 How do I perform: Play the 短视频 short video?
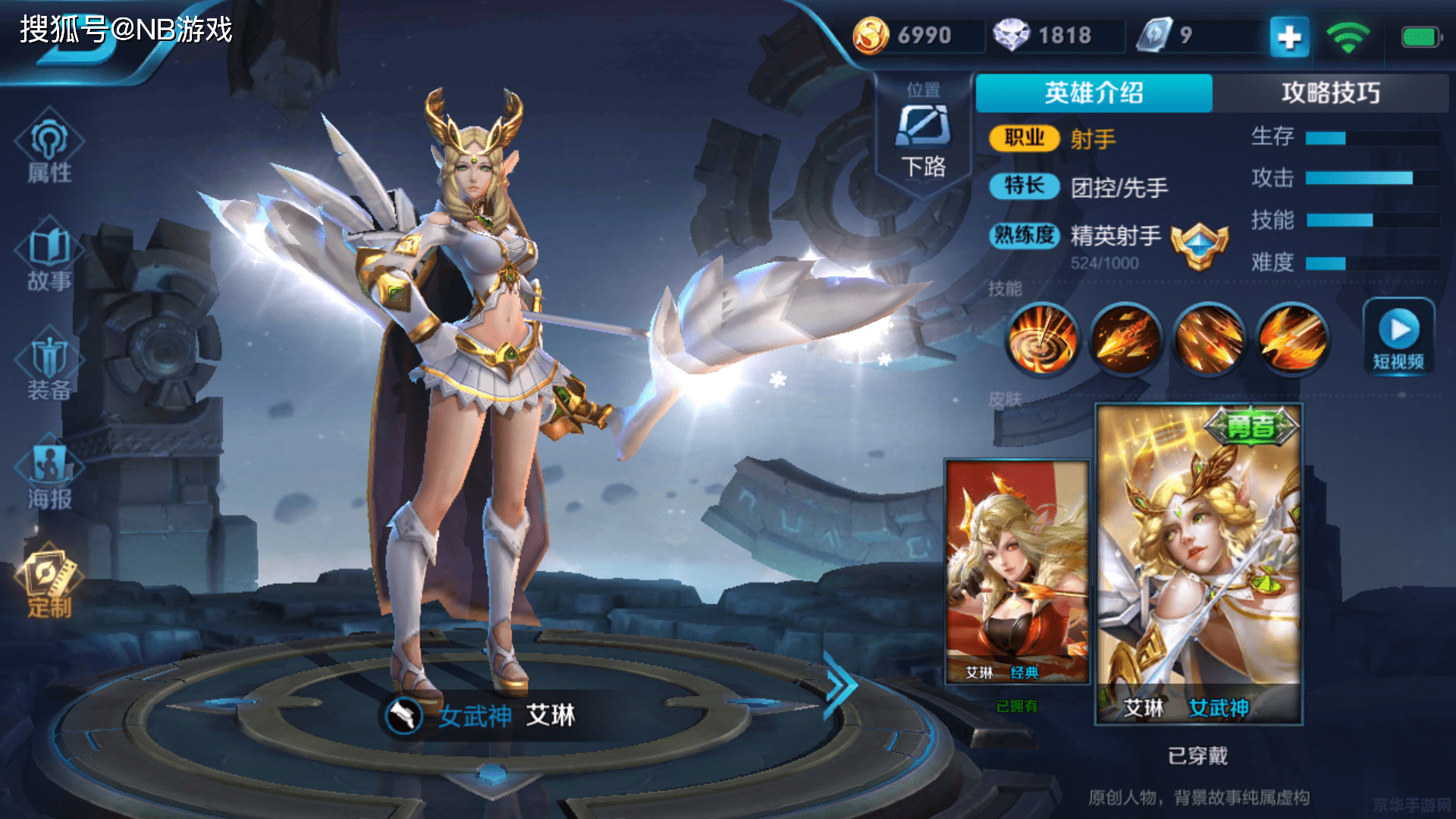pos(1398,339)
